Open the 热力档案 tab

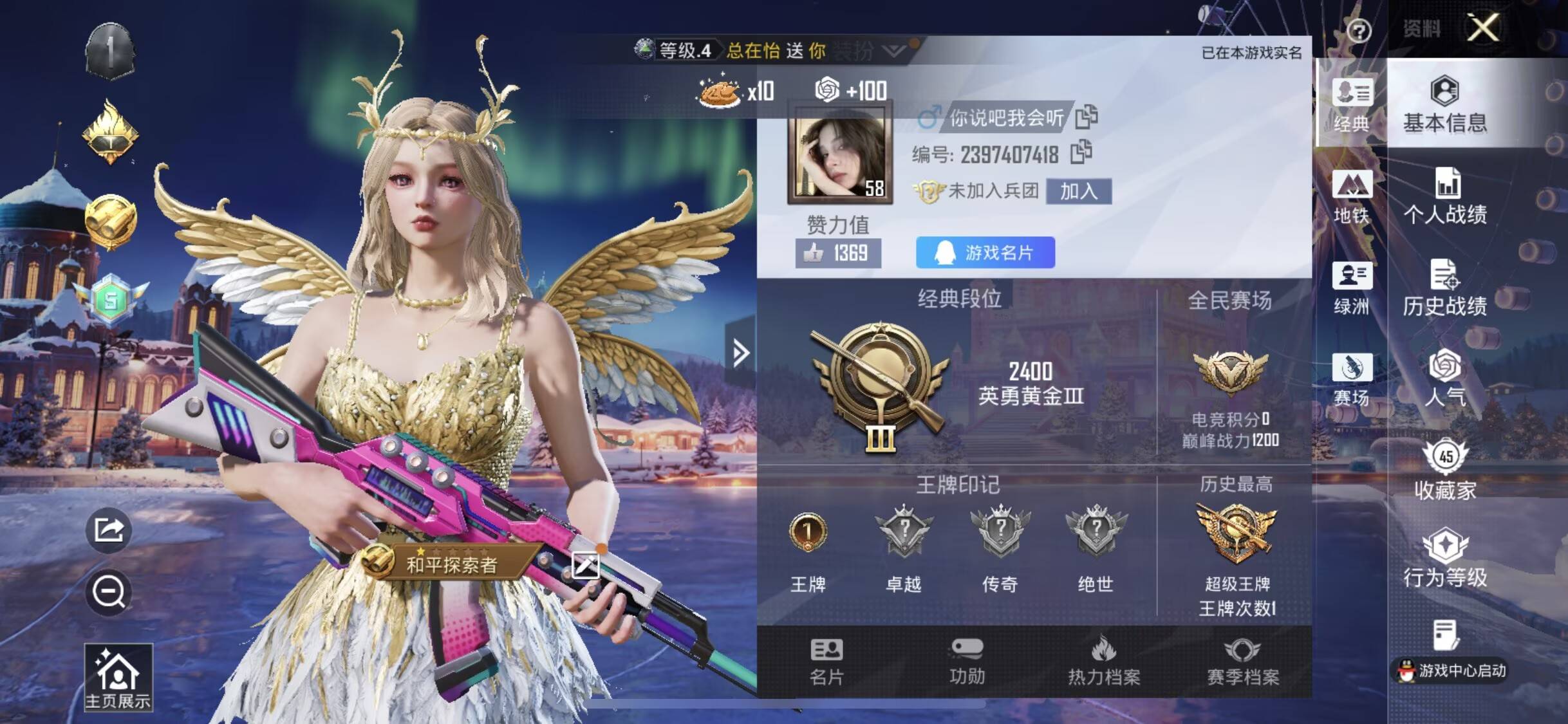click(x=1104, y=662)
